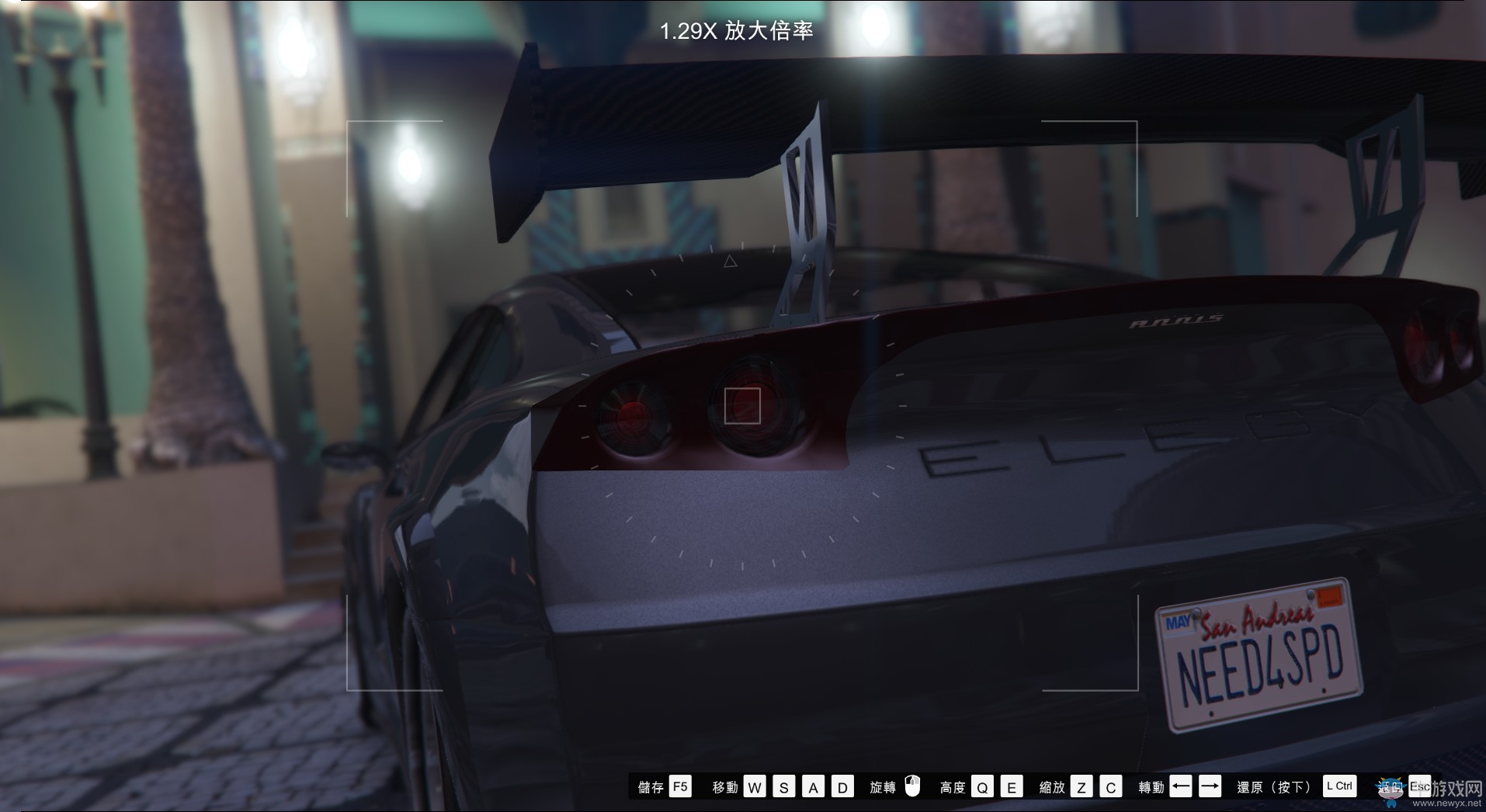Viewport: 1486px width, 812px height.
Task: Click the Z zoom key button
Action: [x=1083, y=786]
